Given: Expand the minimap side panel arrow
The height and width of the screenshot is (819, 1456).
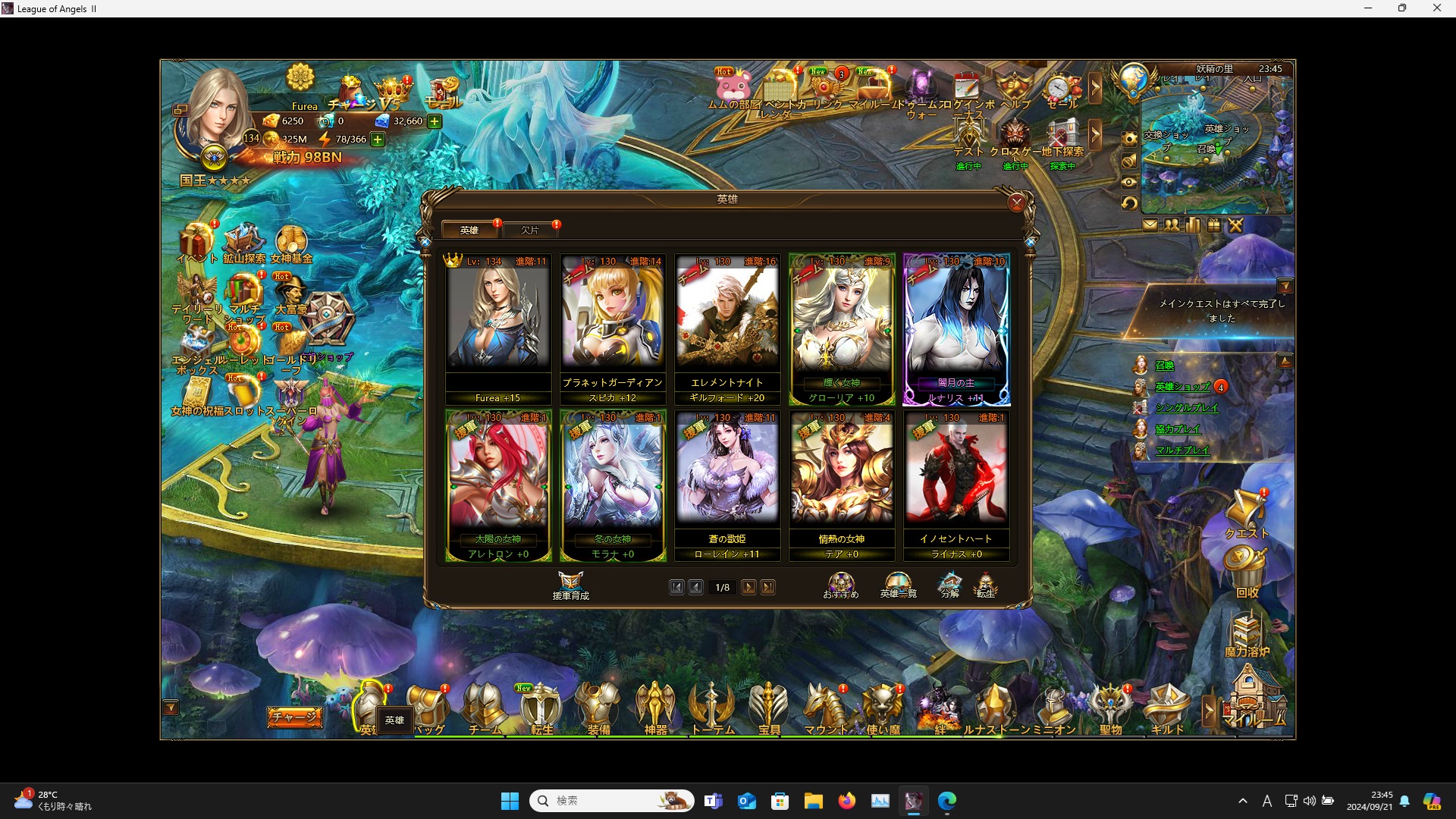Looking at the screenshot, I should pyautogui.click(x=1097, y=88).
